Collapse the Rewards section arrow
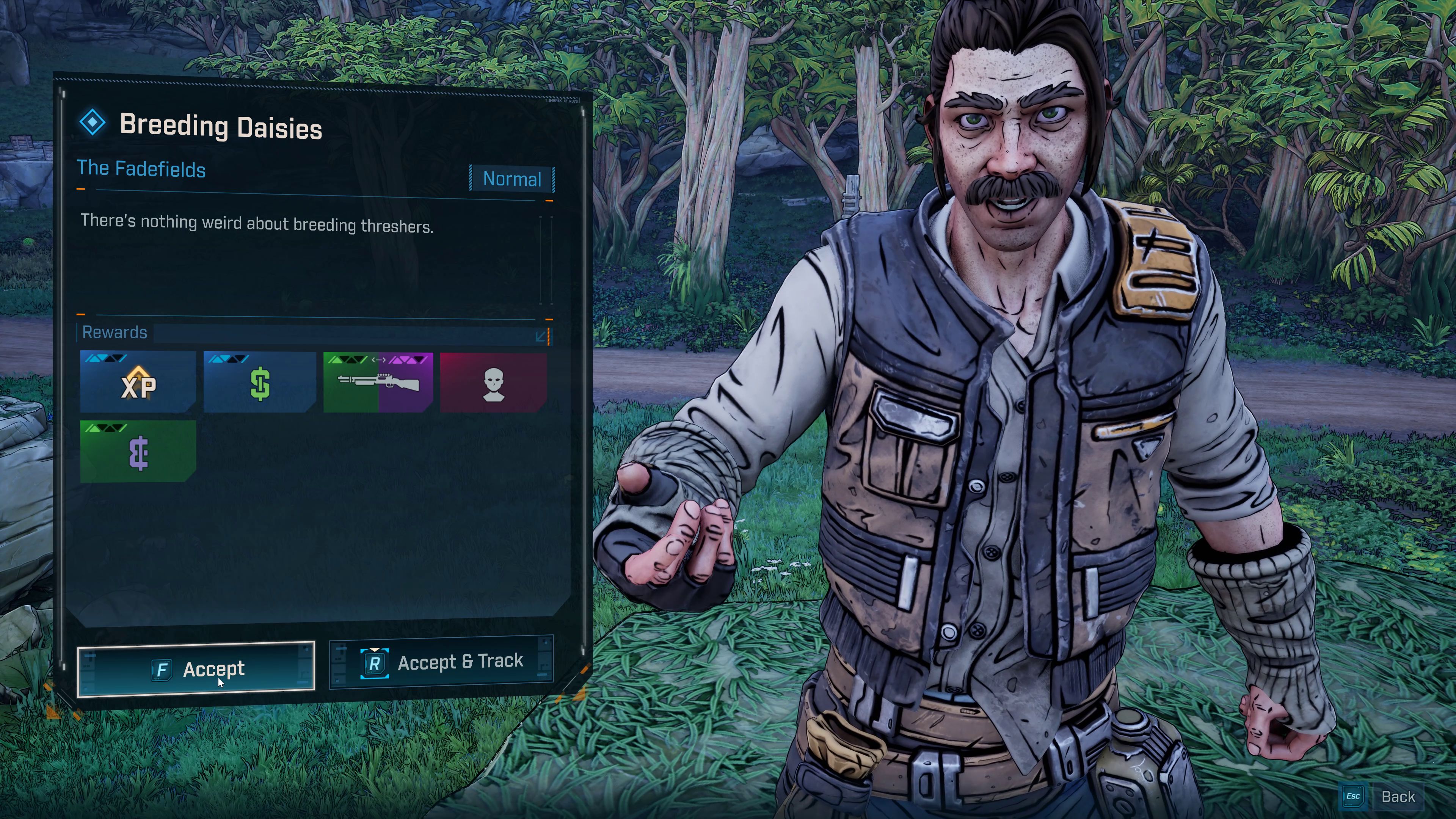This screenshot has height=819, width=1456. tap(540, 337)
